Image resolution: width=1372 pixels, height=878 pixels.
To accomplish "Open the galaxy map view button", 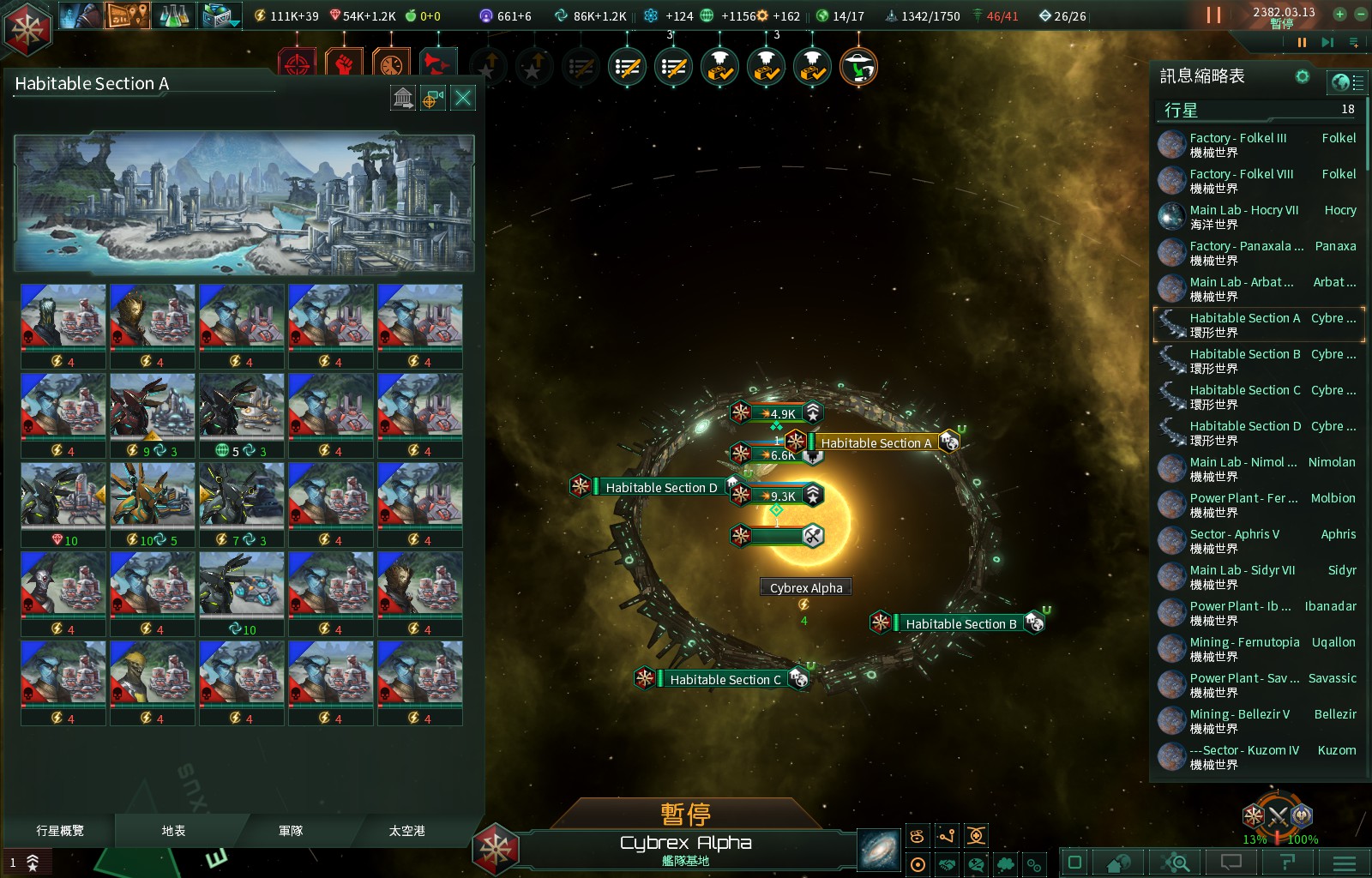I will 879,851.
